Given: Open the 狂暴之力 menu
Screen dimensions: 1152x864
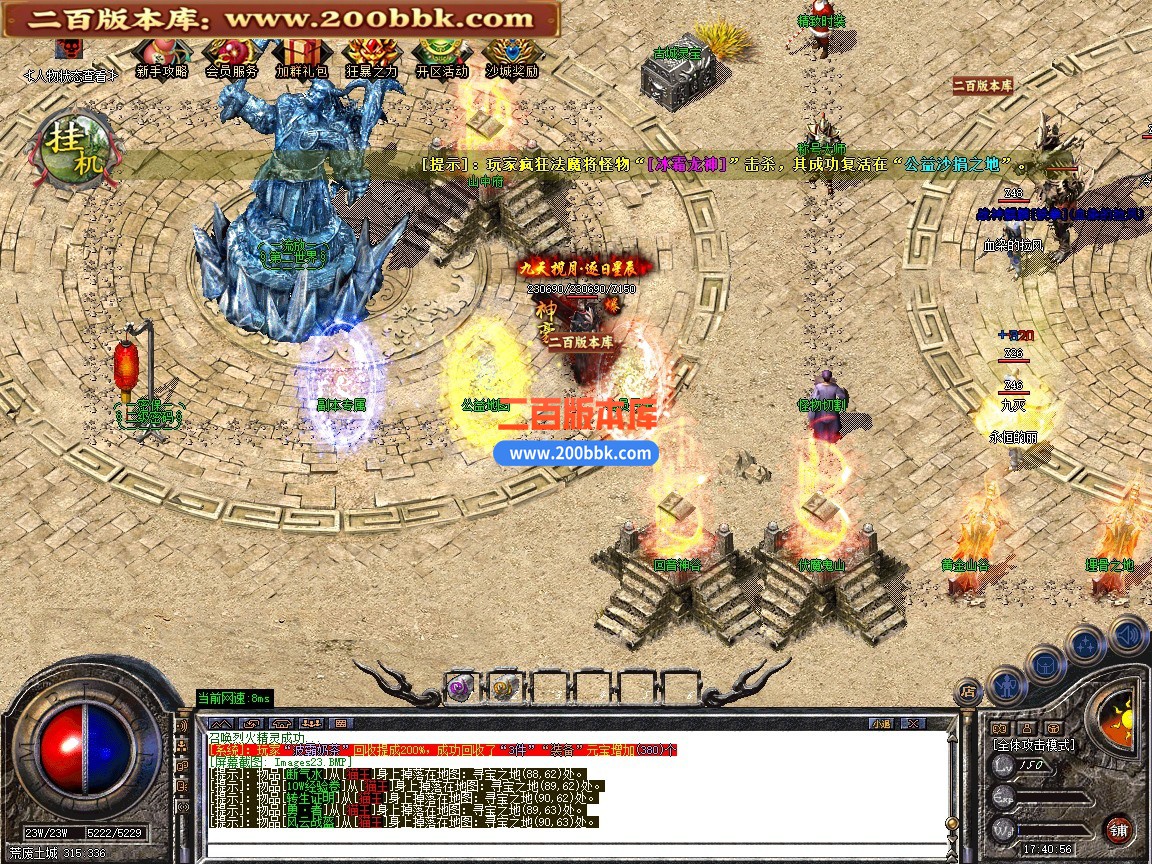Looking at the screenshot, I should (372, 53).
